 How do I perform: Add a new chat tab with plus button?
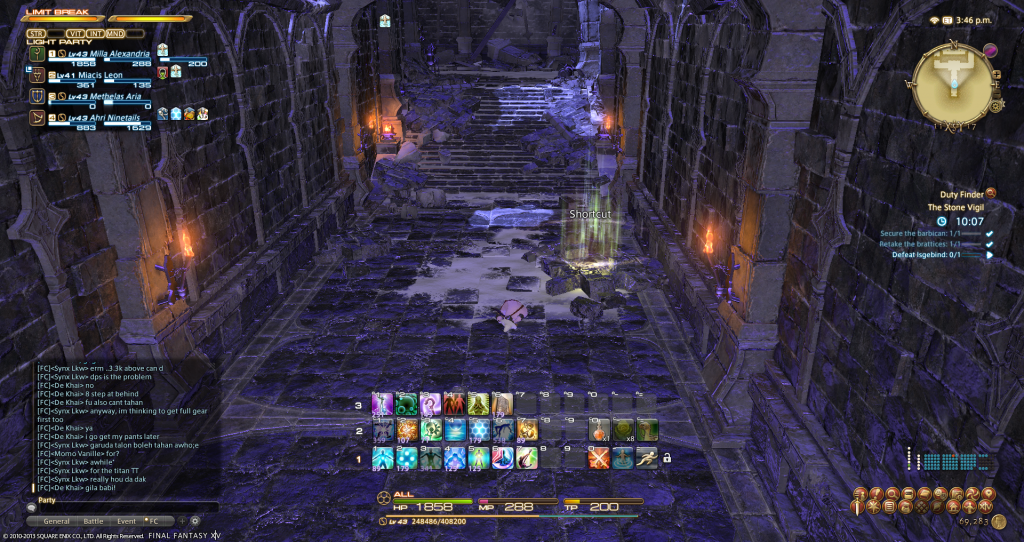(x=180, y=521)
